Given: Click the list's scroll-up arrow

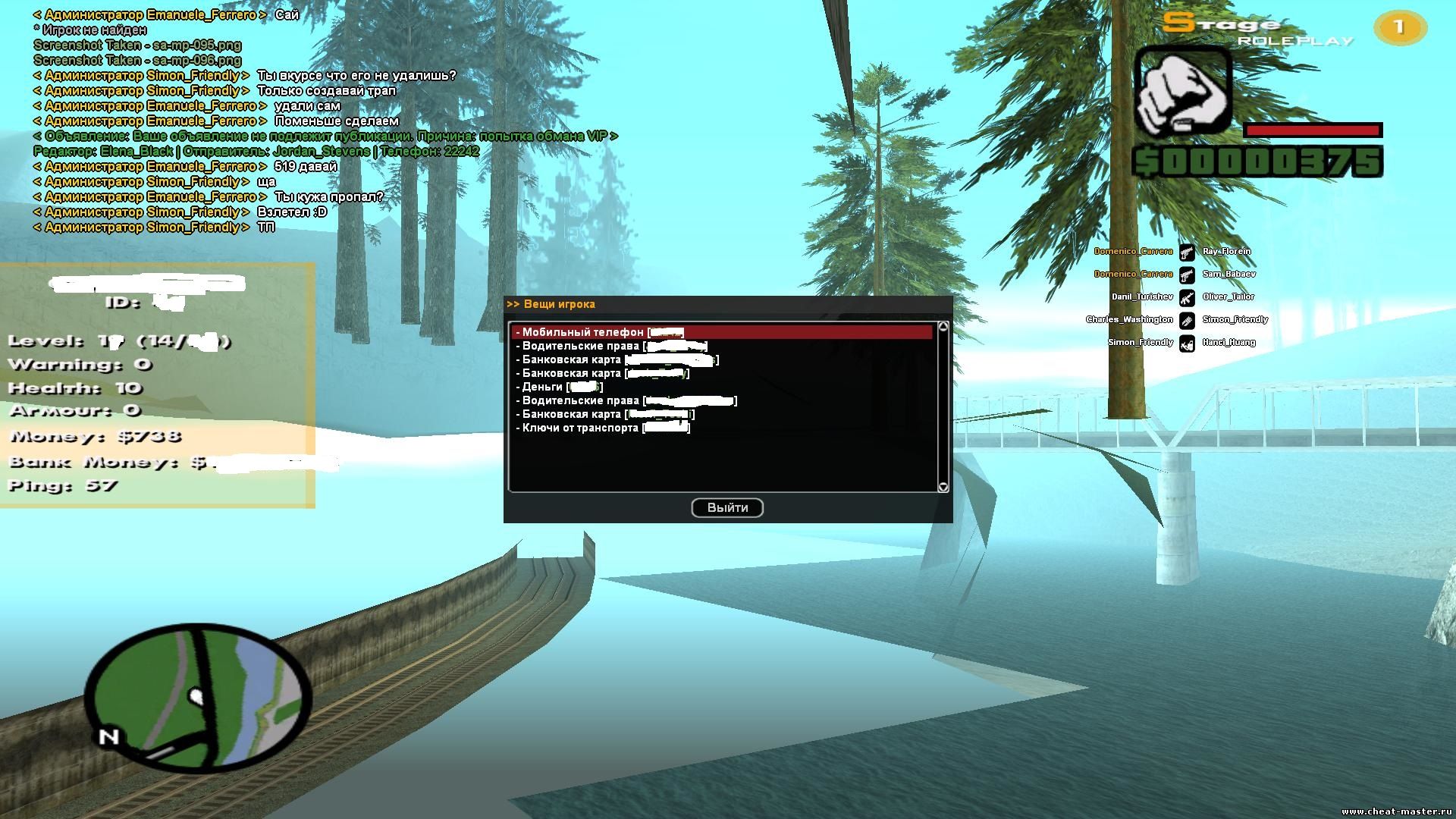Looking at the screenshot, I should pyautogui.click(x=943, y=327).
